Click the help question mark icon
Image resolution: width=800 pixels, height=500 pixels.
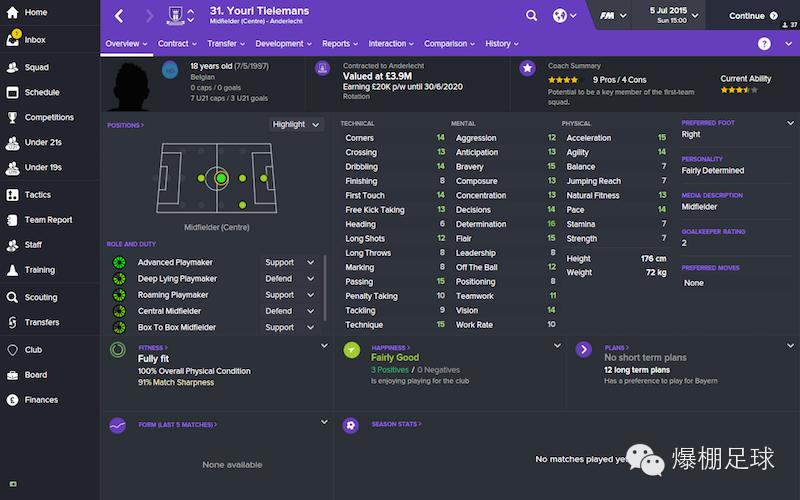pos(764,44)
